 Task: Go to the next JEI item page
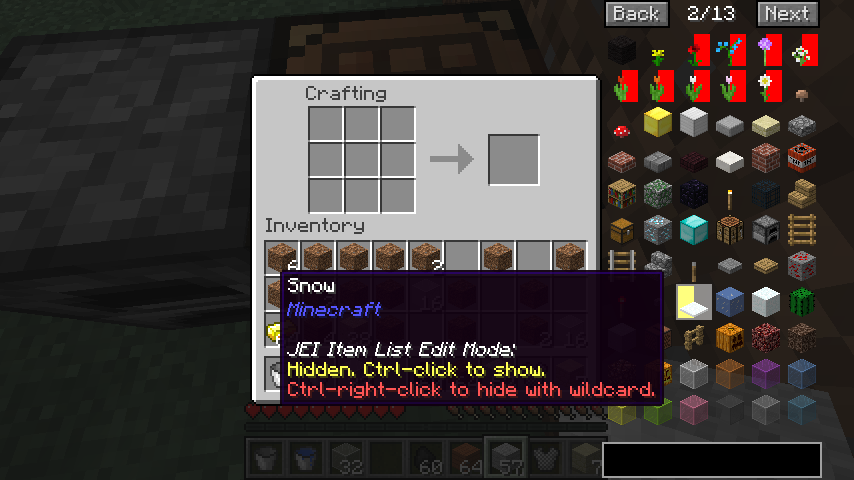click(x=786, y=13)
